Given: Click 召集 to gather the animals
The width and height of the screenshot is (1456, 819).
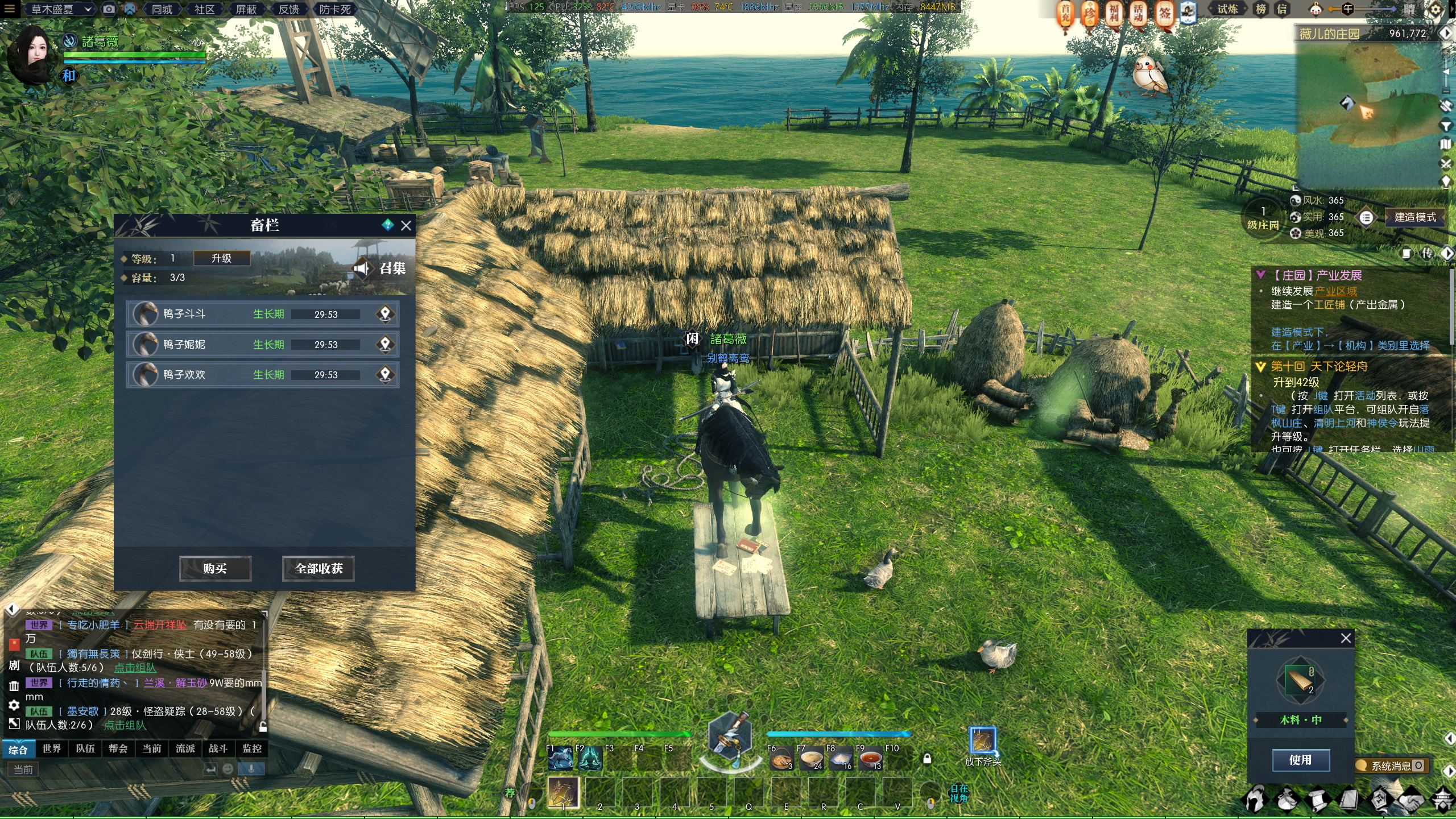Looking at the screenshot, I should [x=380, y=268].
